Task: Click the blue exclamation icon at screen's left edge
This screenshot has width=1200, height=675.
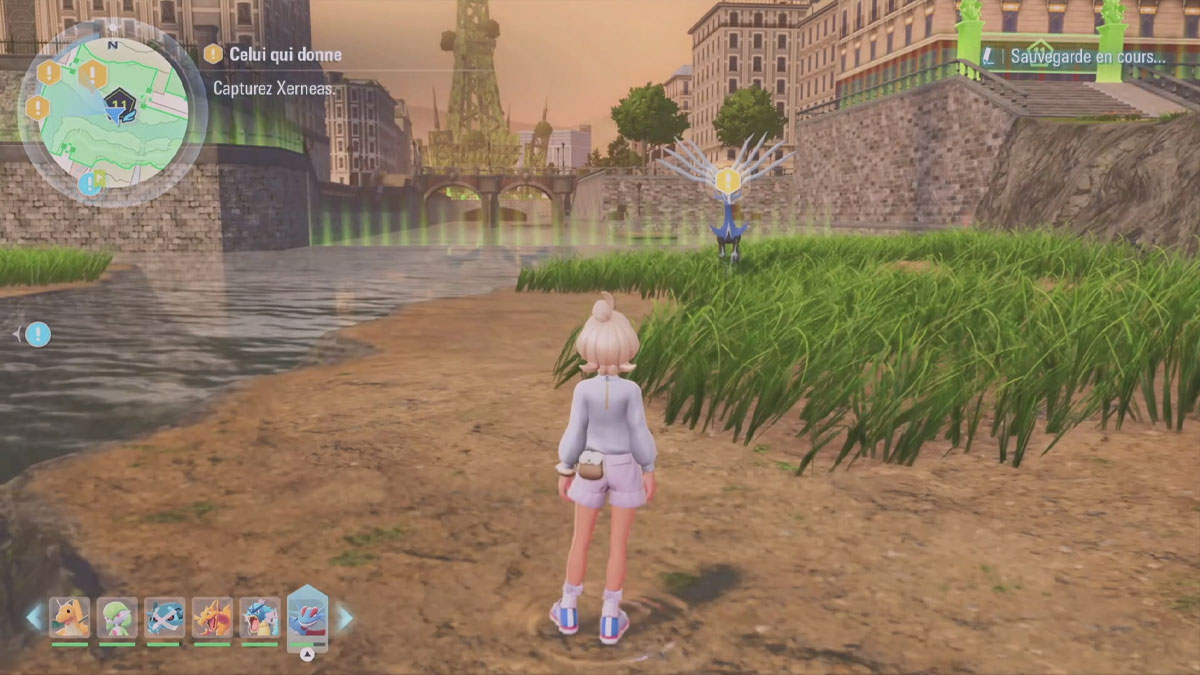Action: (38, 334)
